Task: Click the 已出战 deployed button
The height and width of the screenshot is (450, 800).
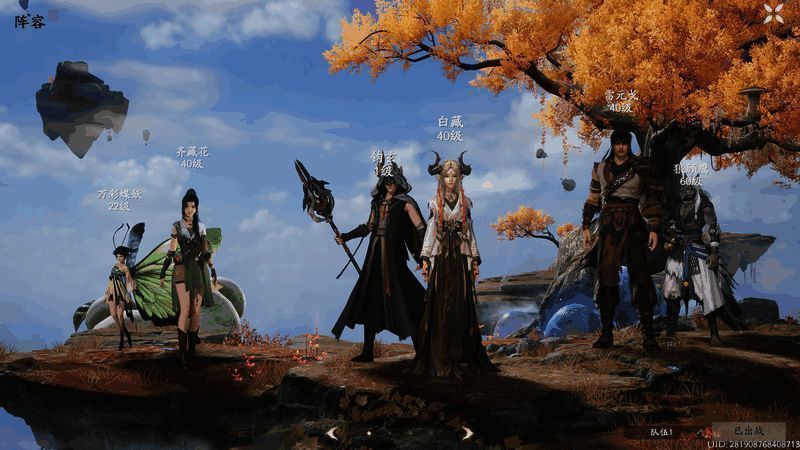Action: pyautogui.click(x=747, y=431)
